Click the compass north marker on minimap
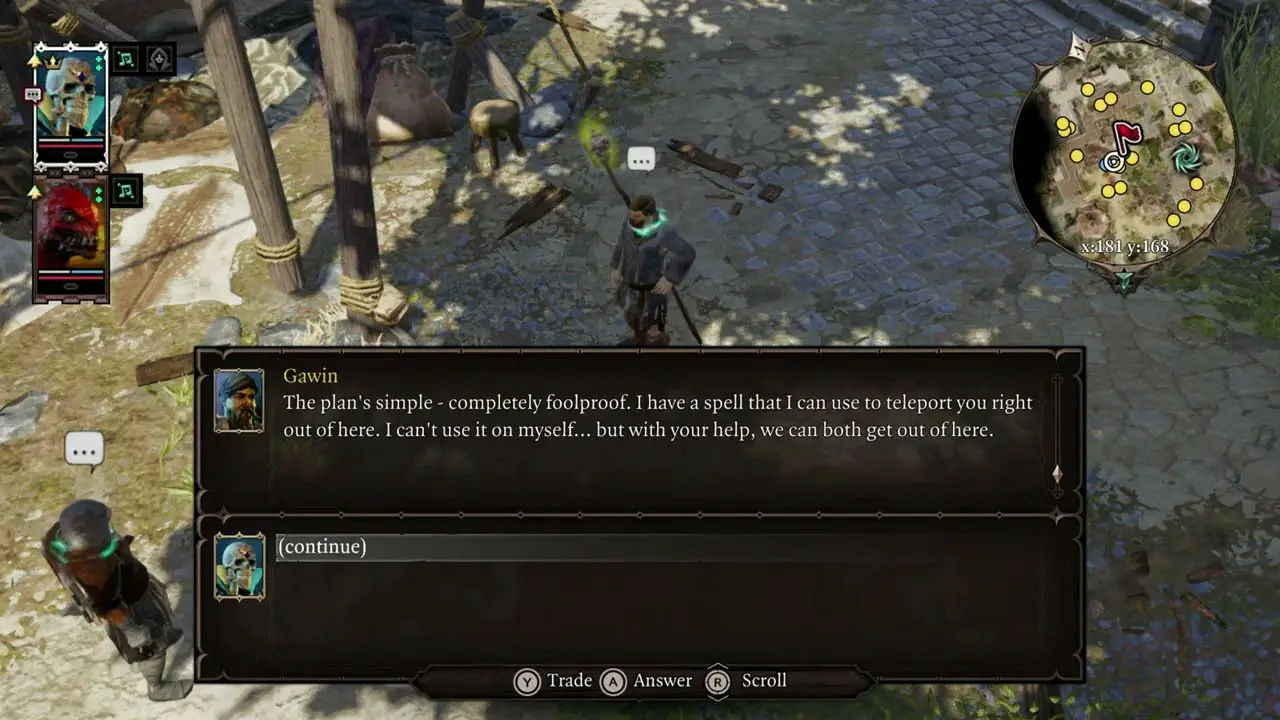 1079,46
